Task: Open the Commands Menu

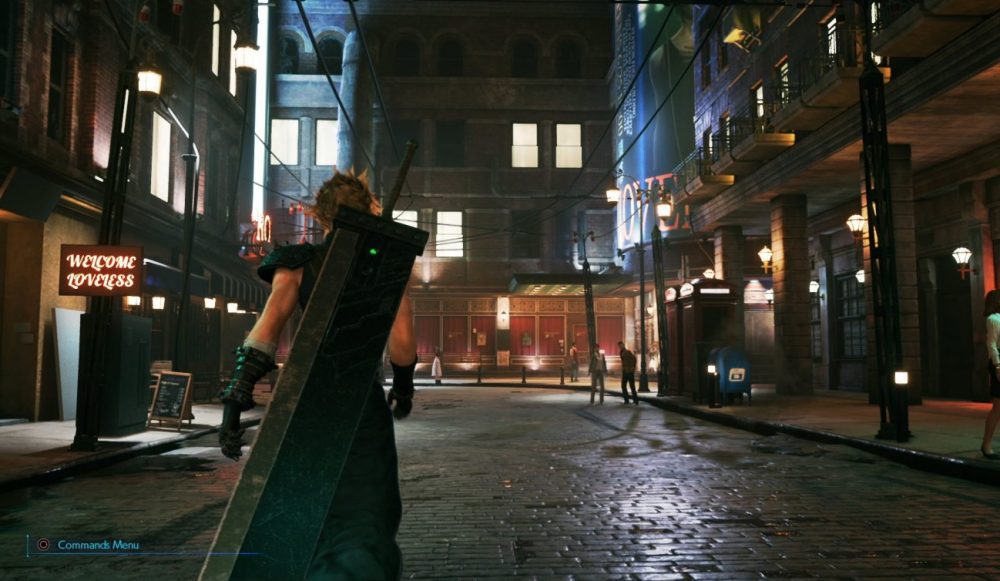Action: click(x=88, y=545)
